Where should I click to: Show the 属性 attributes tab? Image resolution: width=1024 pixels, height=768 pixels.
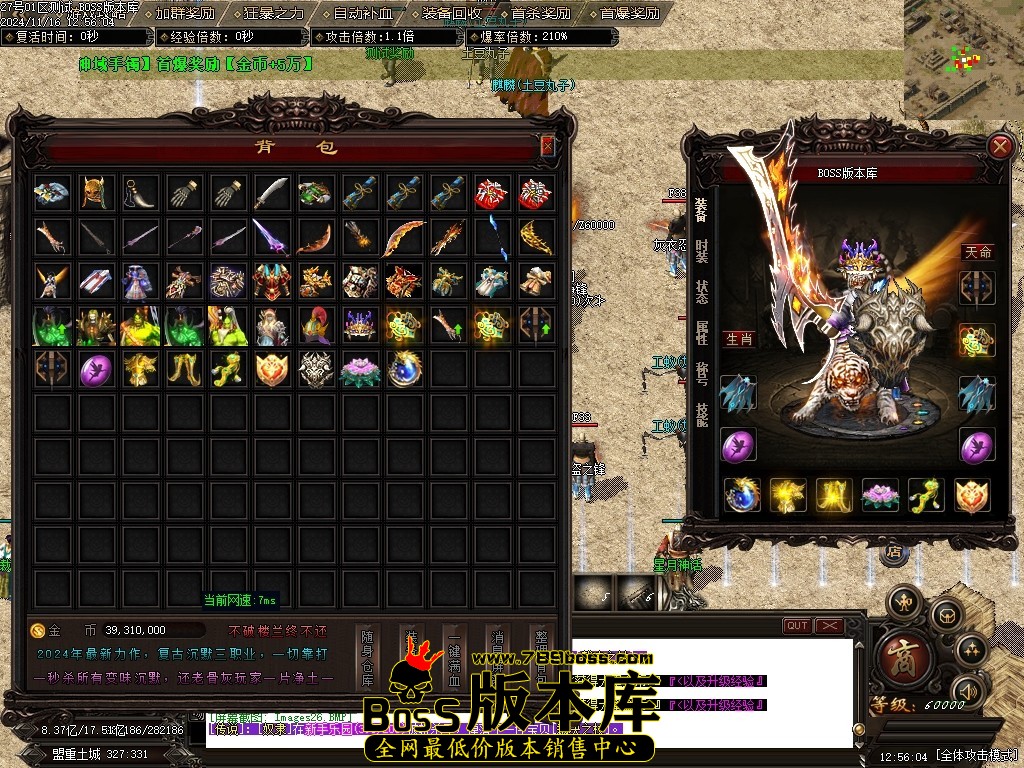[702, 332]
